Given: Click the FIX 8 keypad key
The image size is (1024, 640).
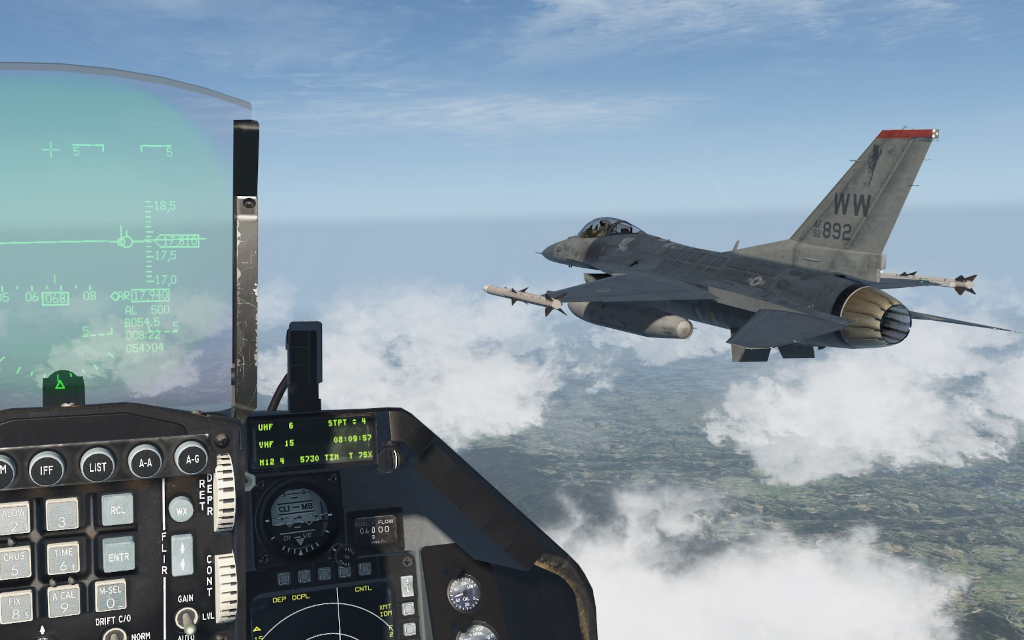Looking at the screenshot, I should tap(14, 605).
